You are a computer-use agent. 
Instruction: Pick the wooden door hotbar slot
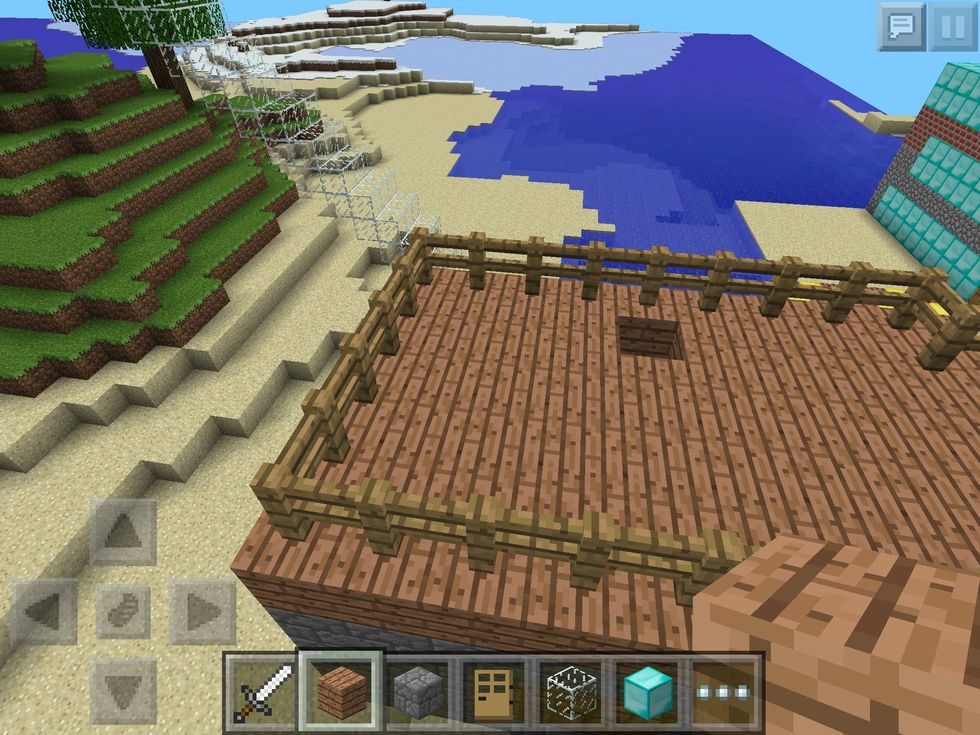point(494,691)
